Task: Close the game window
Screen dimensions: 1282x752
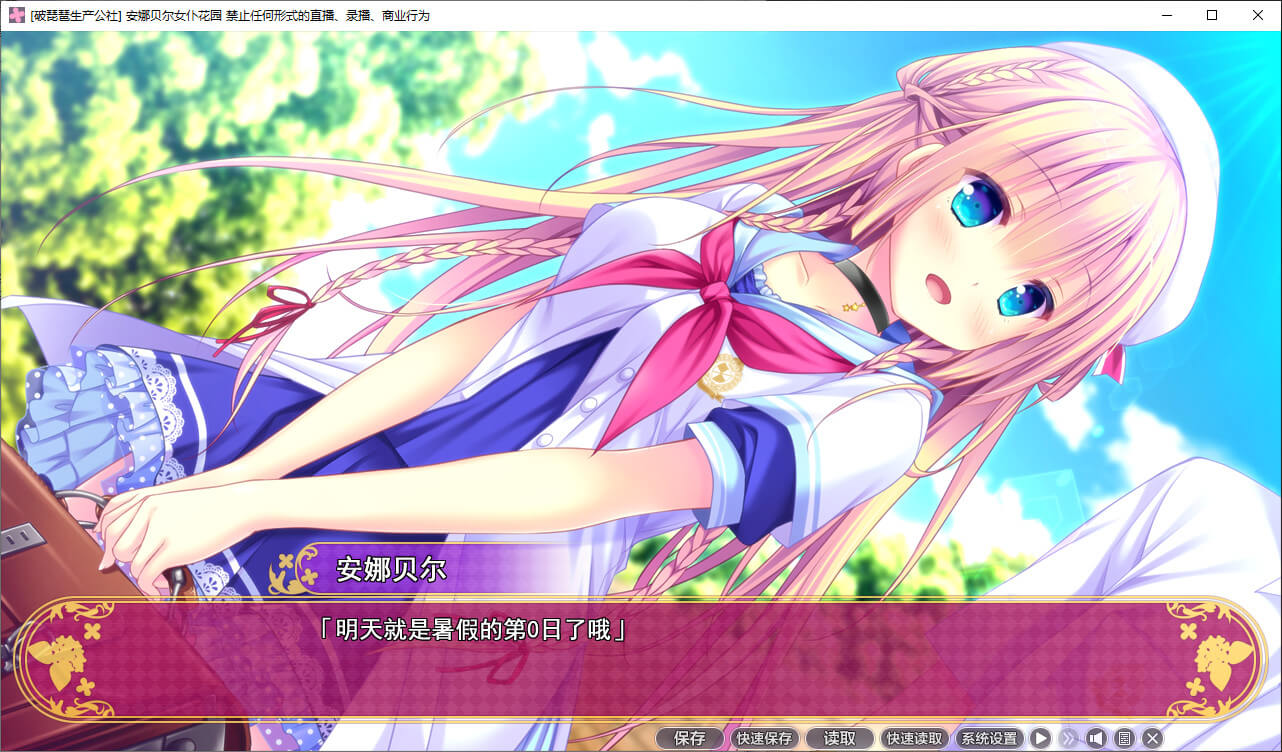Action: [x=1258, y=15]
